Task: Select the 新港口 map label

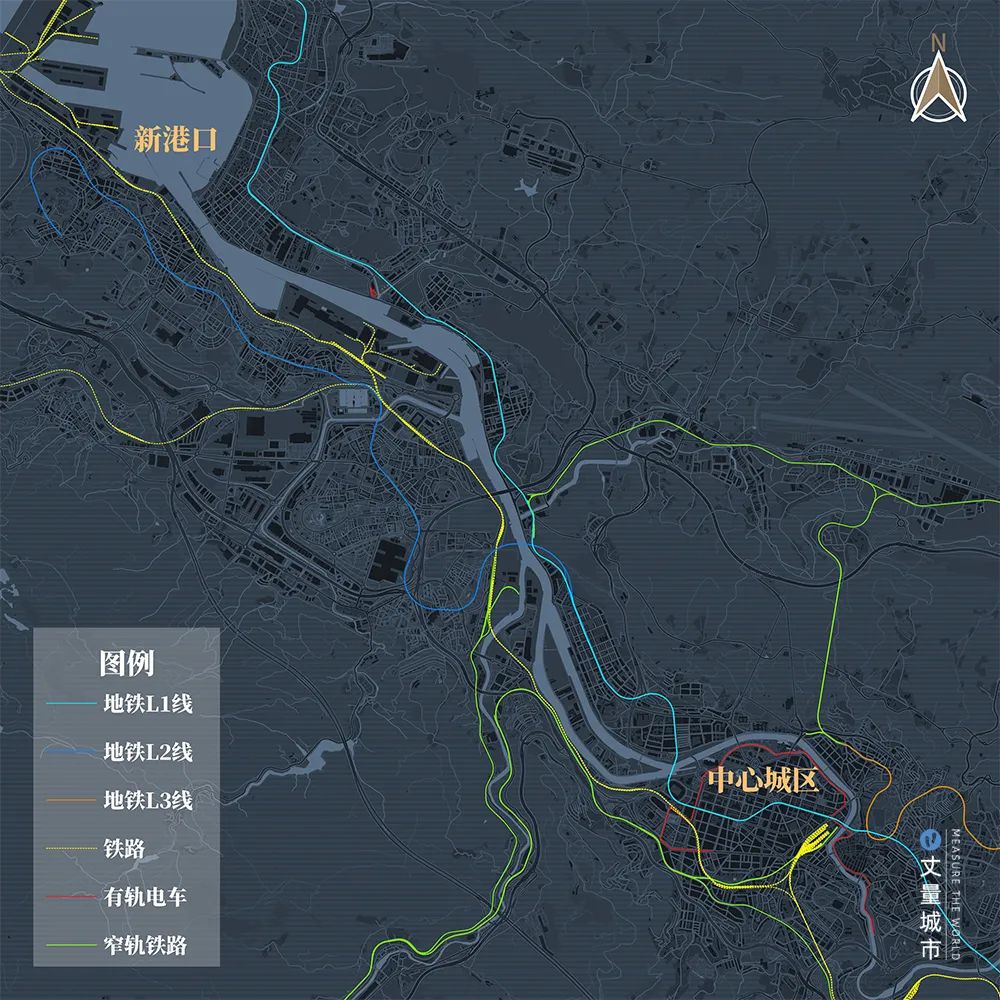Action: [x=176, y=140]
